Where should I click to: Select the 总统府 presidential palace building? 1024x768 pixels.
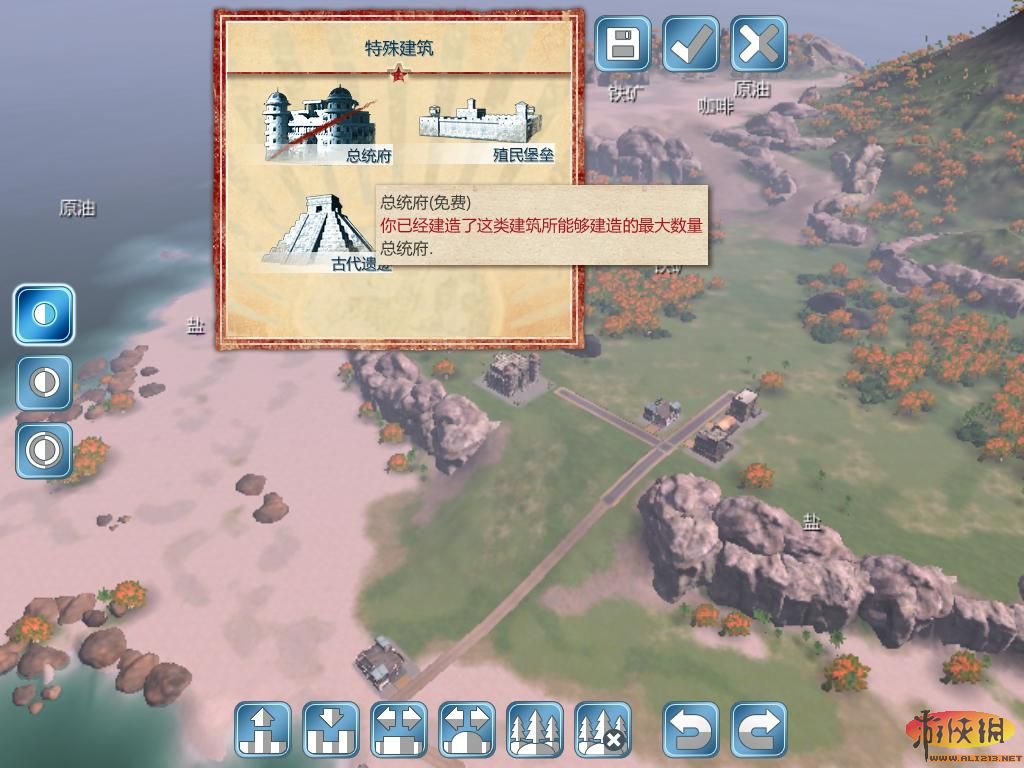[x=318, y=124]
